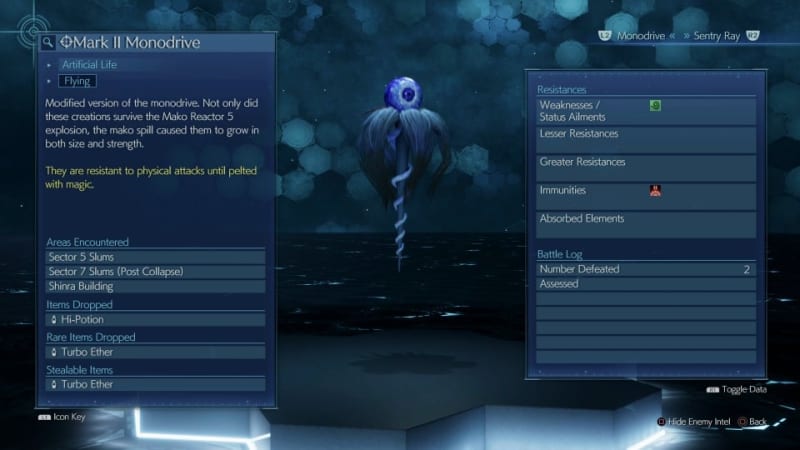Select Turbo Ether under Stealable Items
The width and height of the screenshot is (800, 450).
[x=155, y=384]
